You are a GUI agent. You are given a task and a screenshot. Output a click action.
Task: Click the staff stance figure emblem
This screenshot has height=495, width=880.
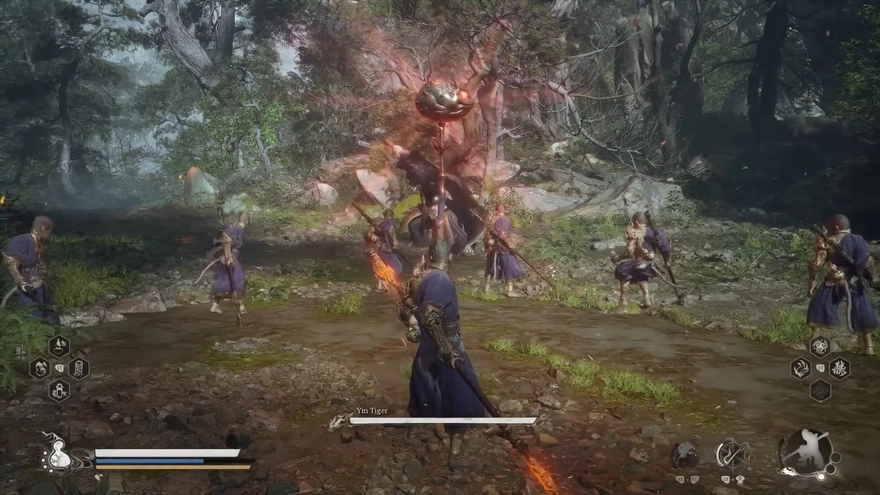(806, 453)
